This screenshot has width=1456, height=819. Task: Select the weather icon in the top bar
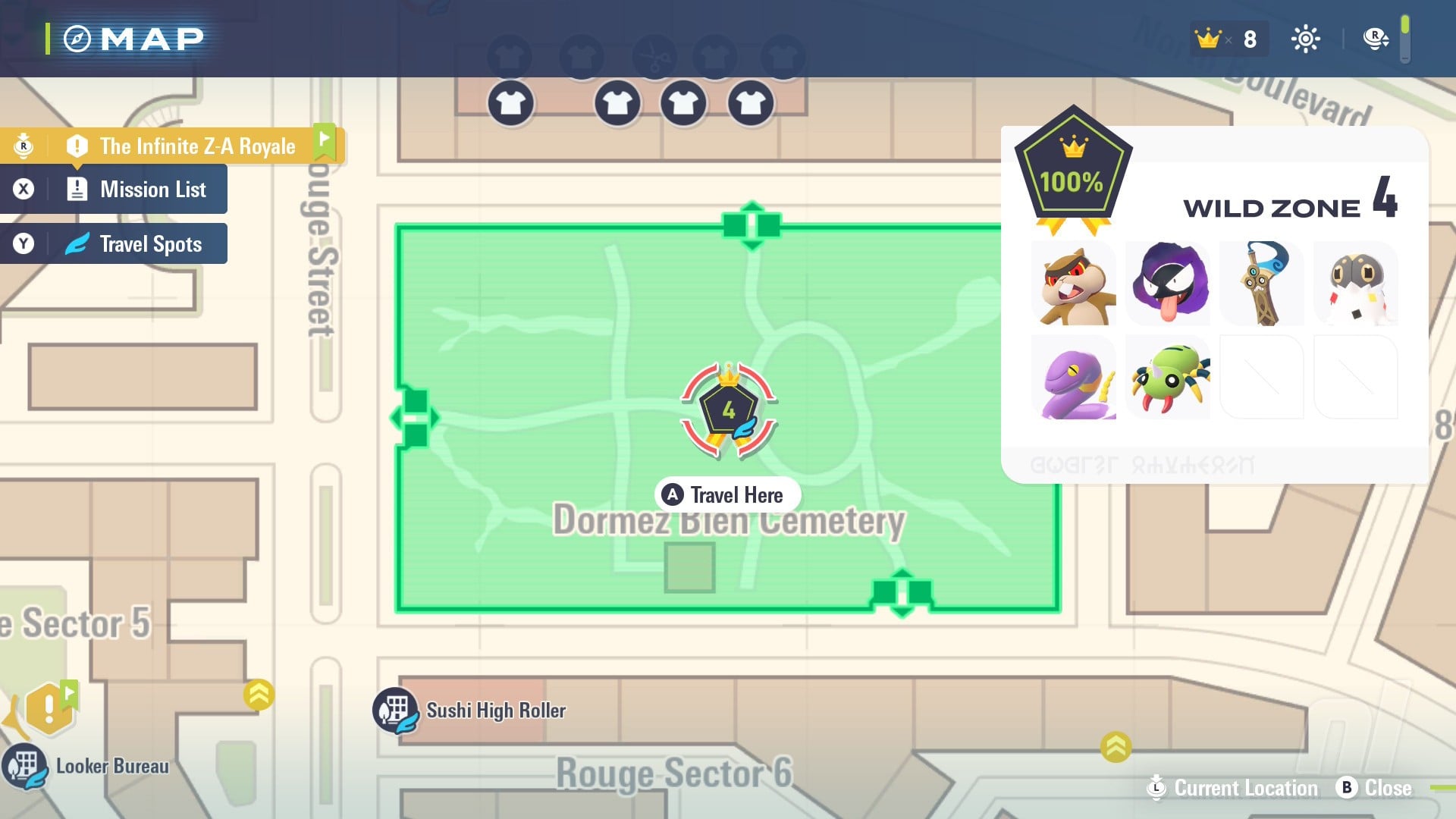[1306, 38]
